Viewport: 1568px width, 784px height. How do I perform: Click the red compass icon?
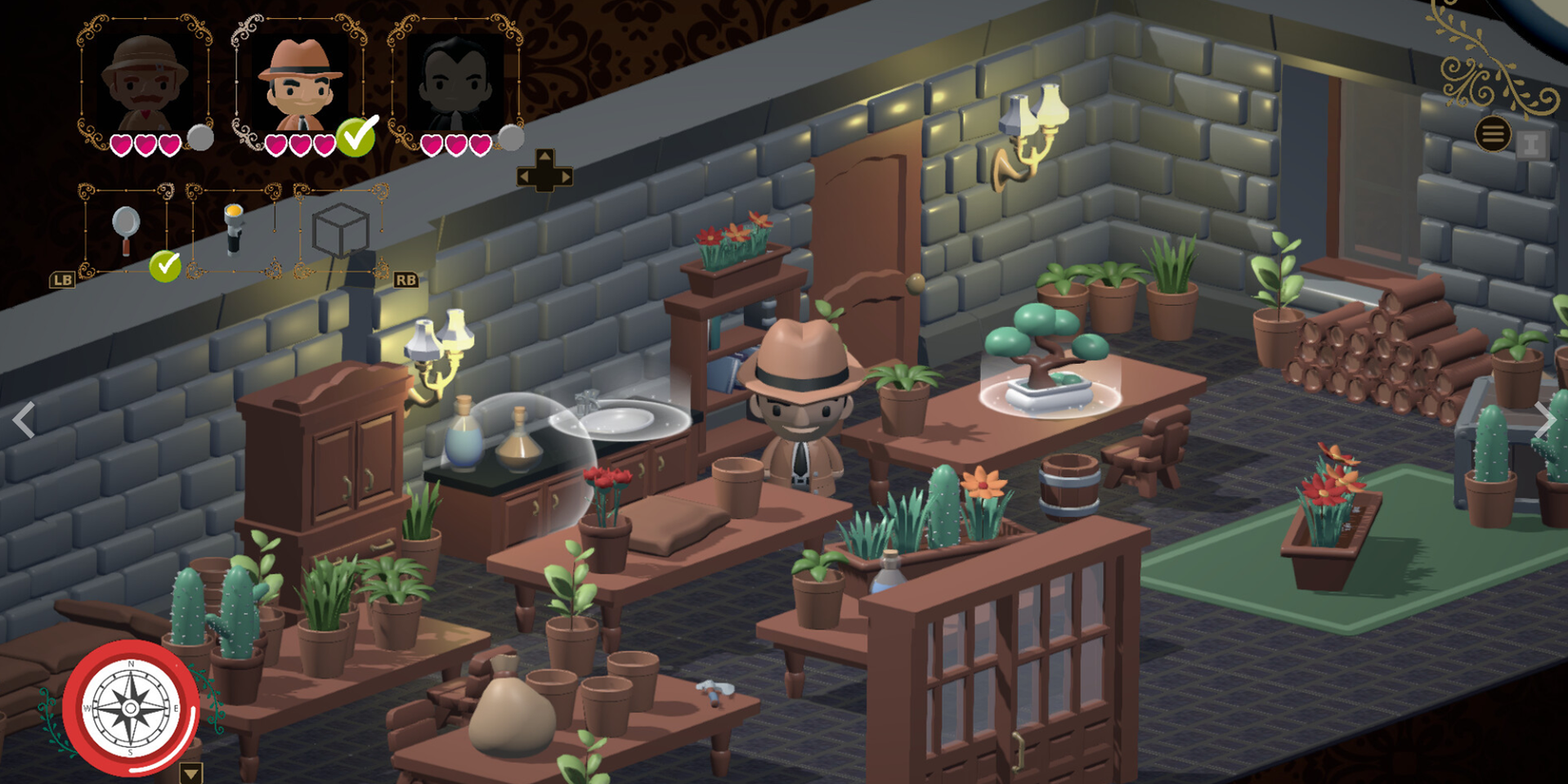(x=131, y=708)
